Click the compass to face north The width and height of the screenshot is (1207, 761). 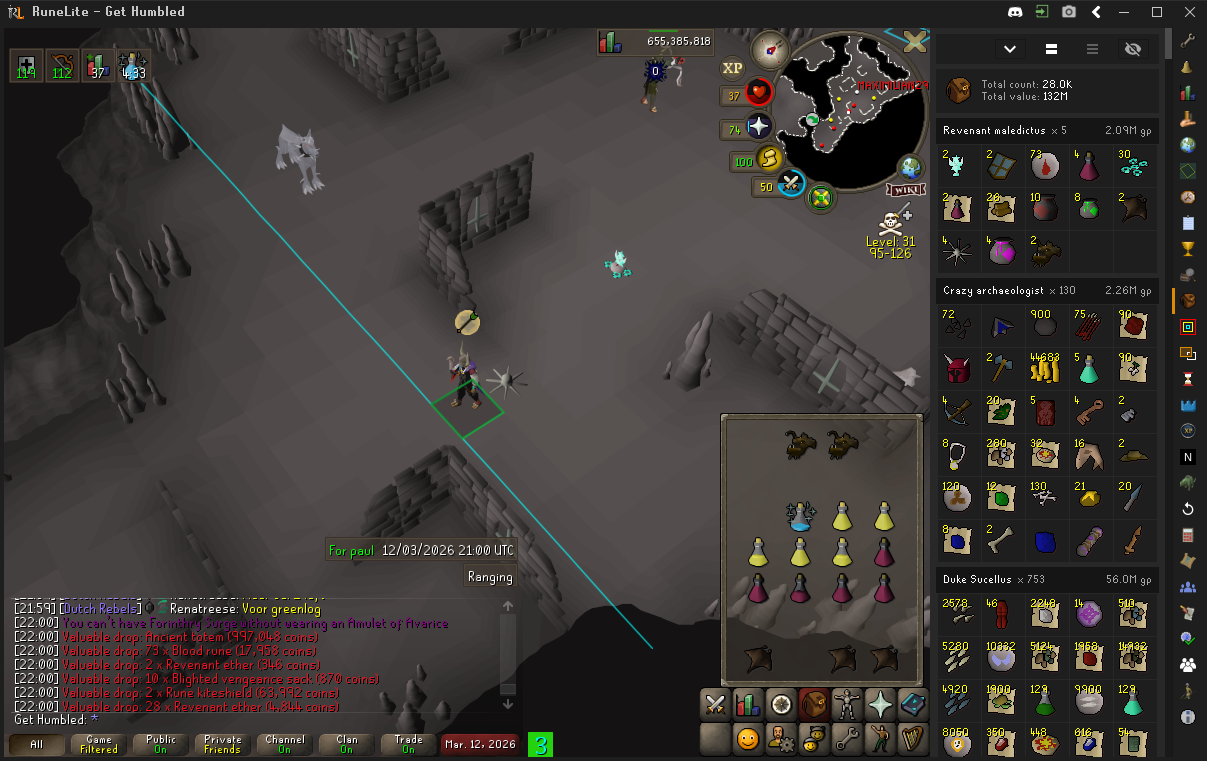click(x=771, y=49)
